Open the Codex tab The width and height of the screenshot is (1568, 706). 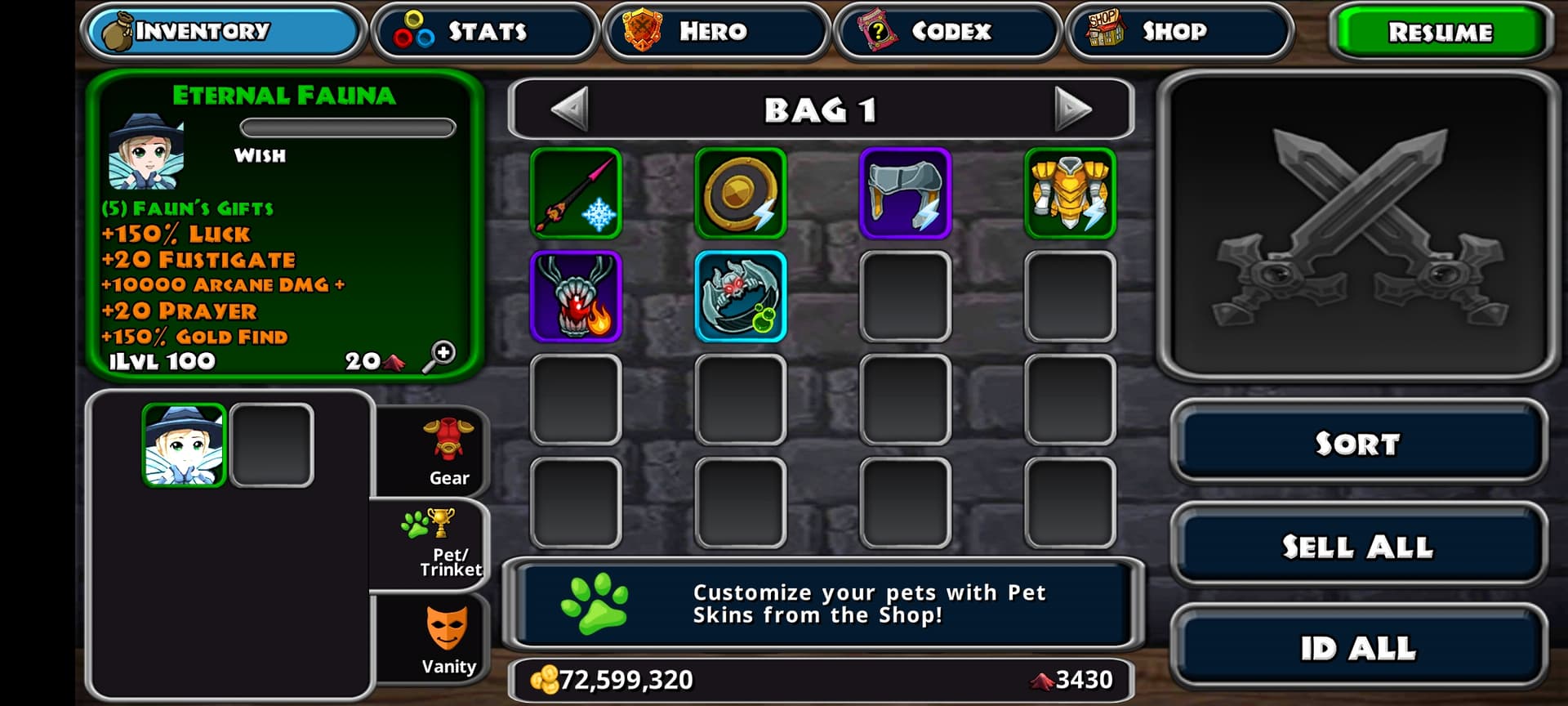(x=947, y=32)
